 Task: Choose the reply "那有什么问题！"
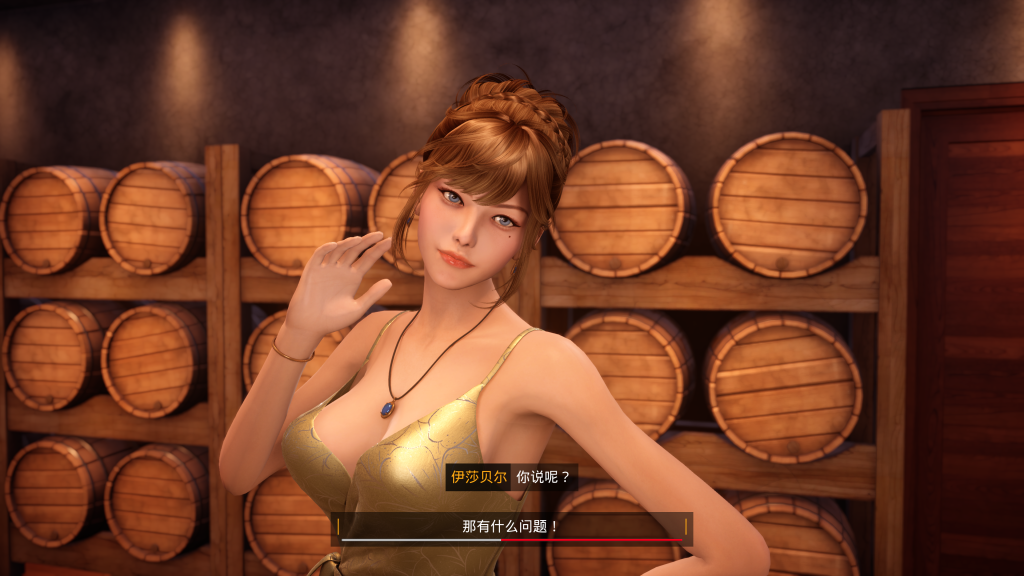[511, 526]
